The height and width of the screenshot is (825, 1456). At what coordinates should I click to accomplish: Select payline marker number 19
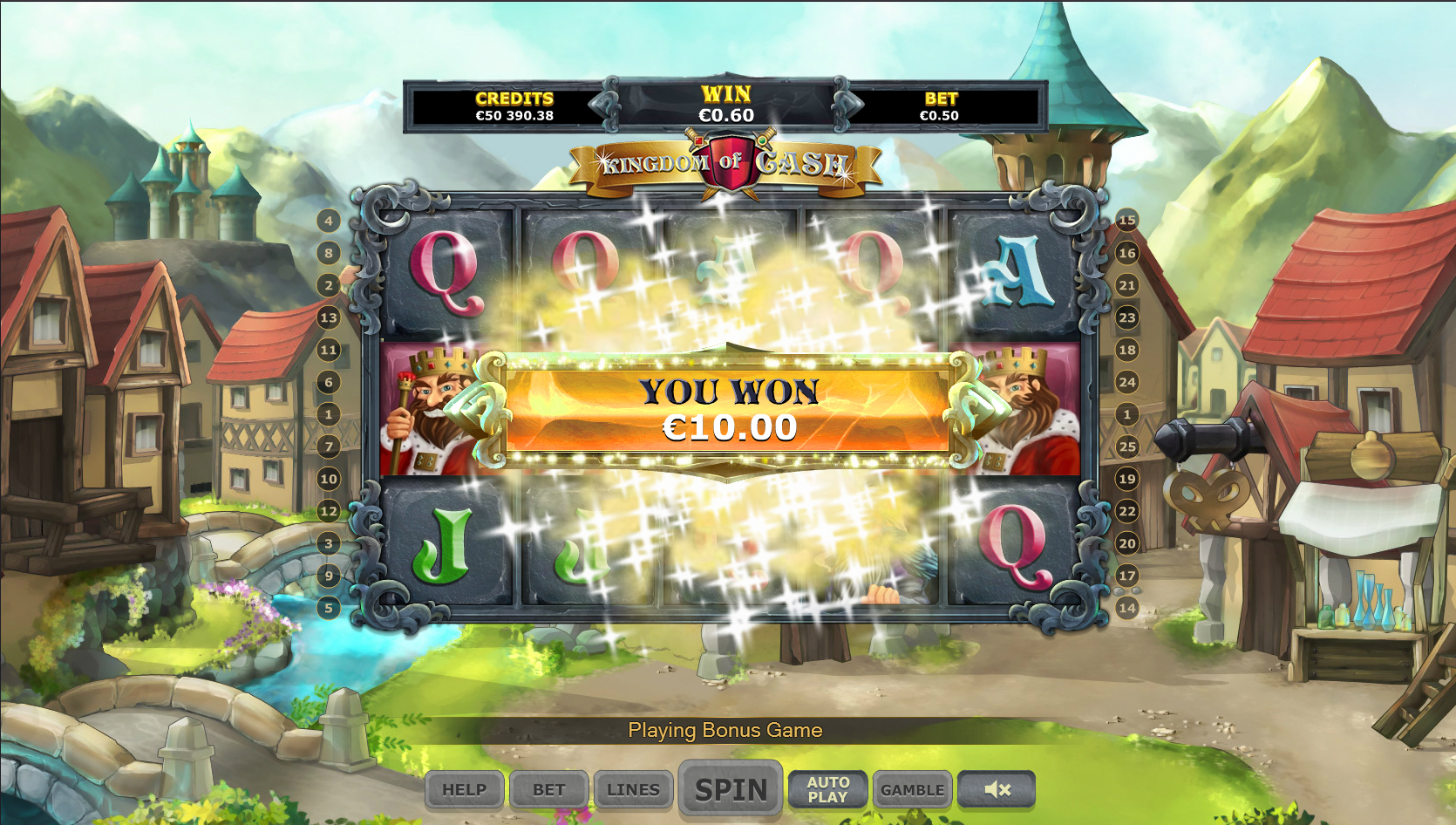pyautogui.click(x=1127, y=479)
